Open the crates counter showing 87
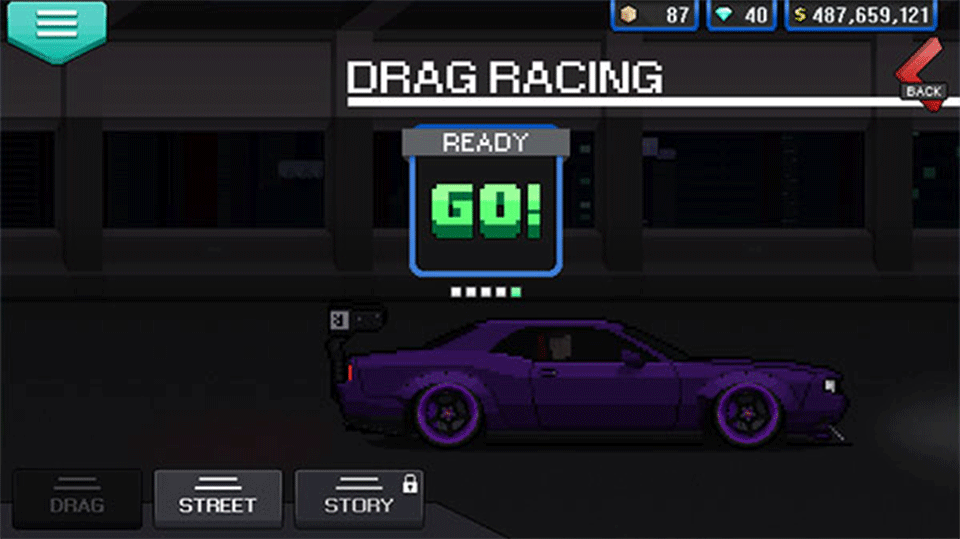The width and height of the screenshot is (960, 539). pos(655,16)
